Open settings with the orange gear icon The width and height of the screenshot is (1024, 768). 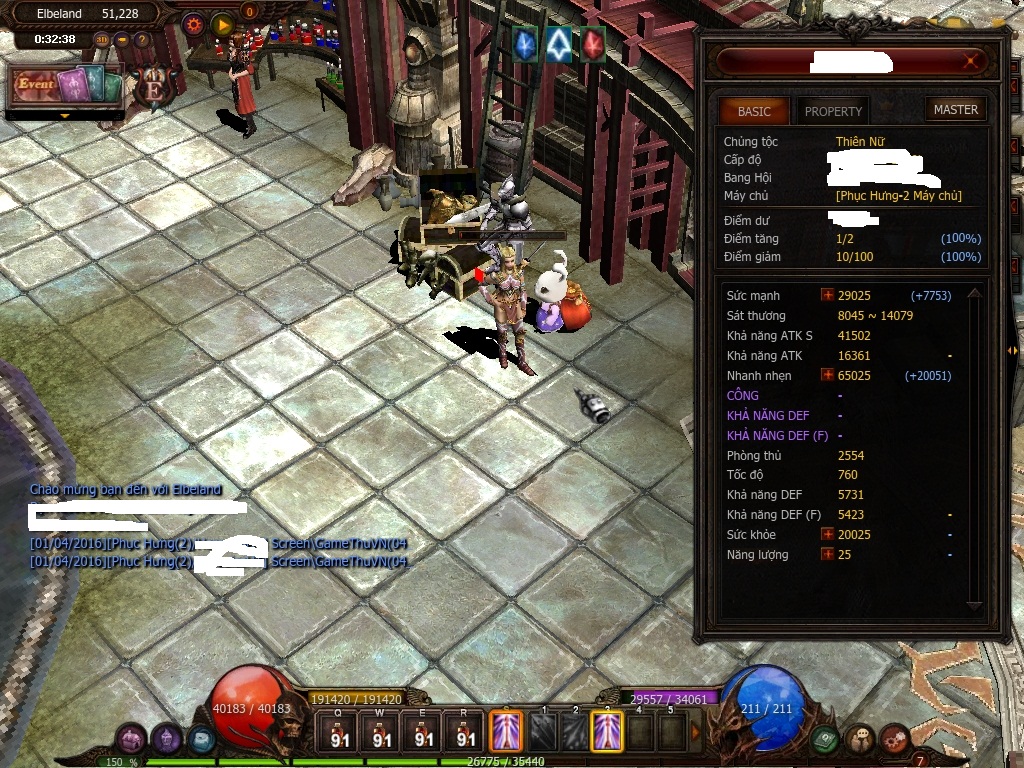point(194,24)
